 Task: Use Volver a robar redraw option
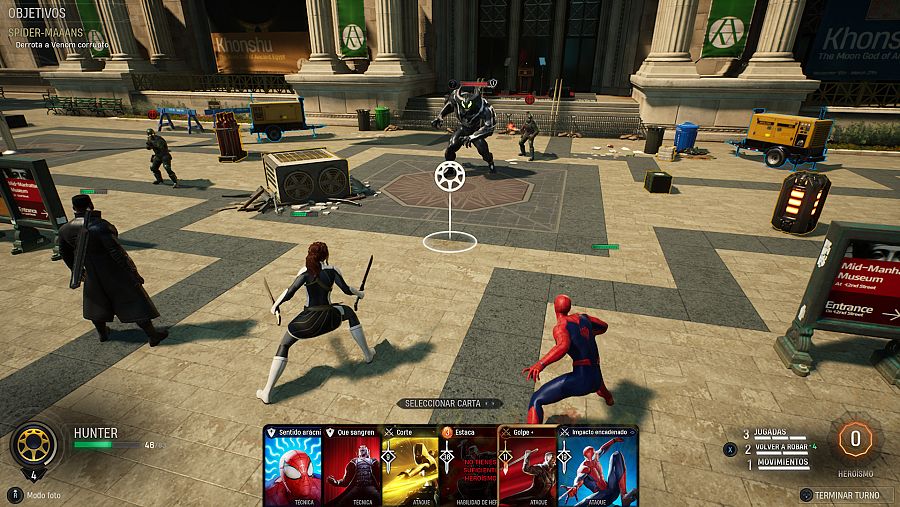781,447
